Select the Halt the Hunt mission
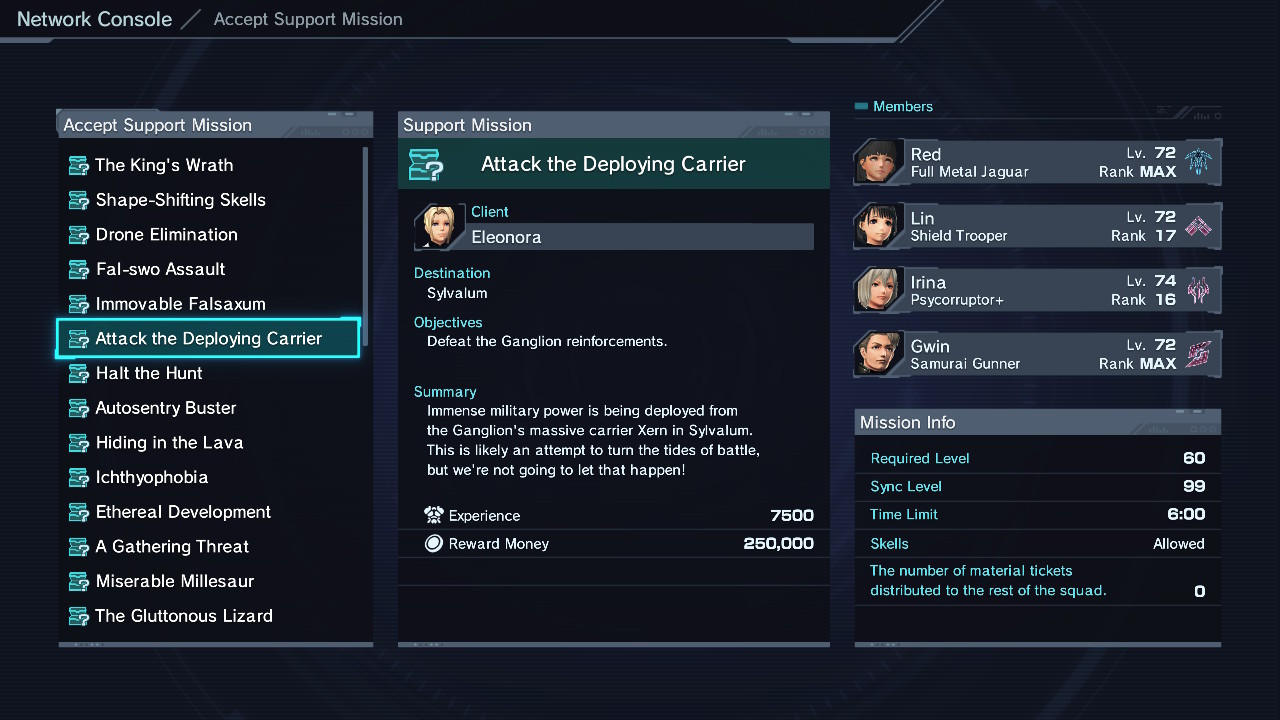1280x720 pixels. point(149,373)
